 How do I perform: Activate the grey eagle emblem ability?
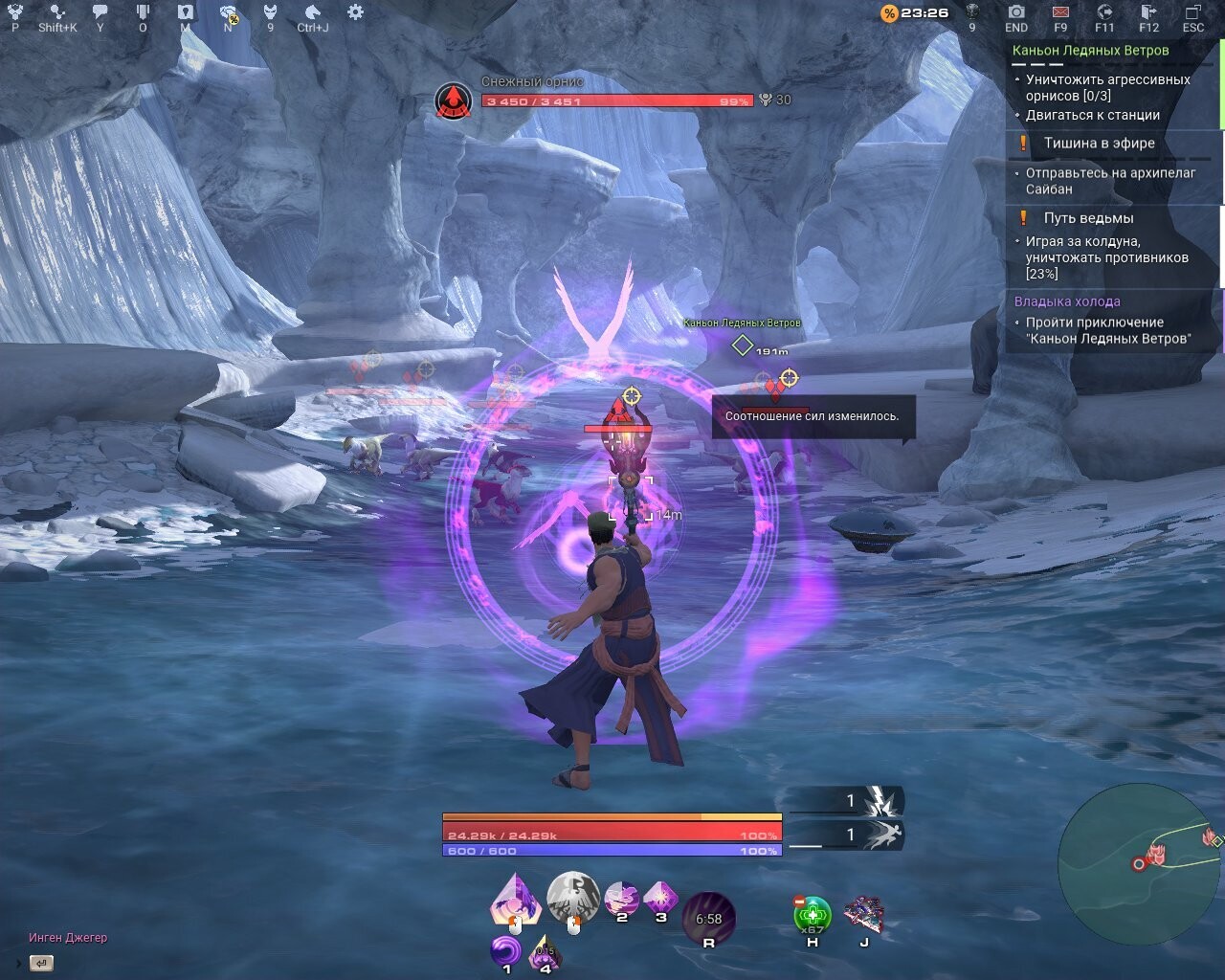tap(572, 897)
